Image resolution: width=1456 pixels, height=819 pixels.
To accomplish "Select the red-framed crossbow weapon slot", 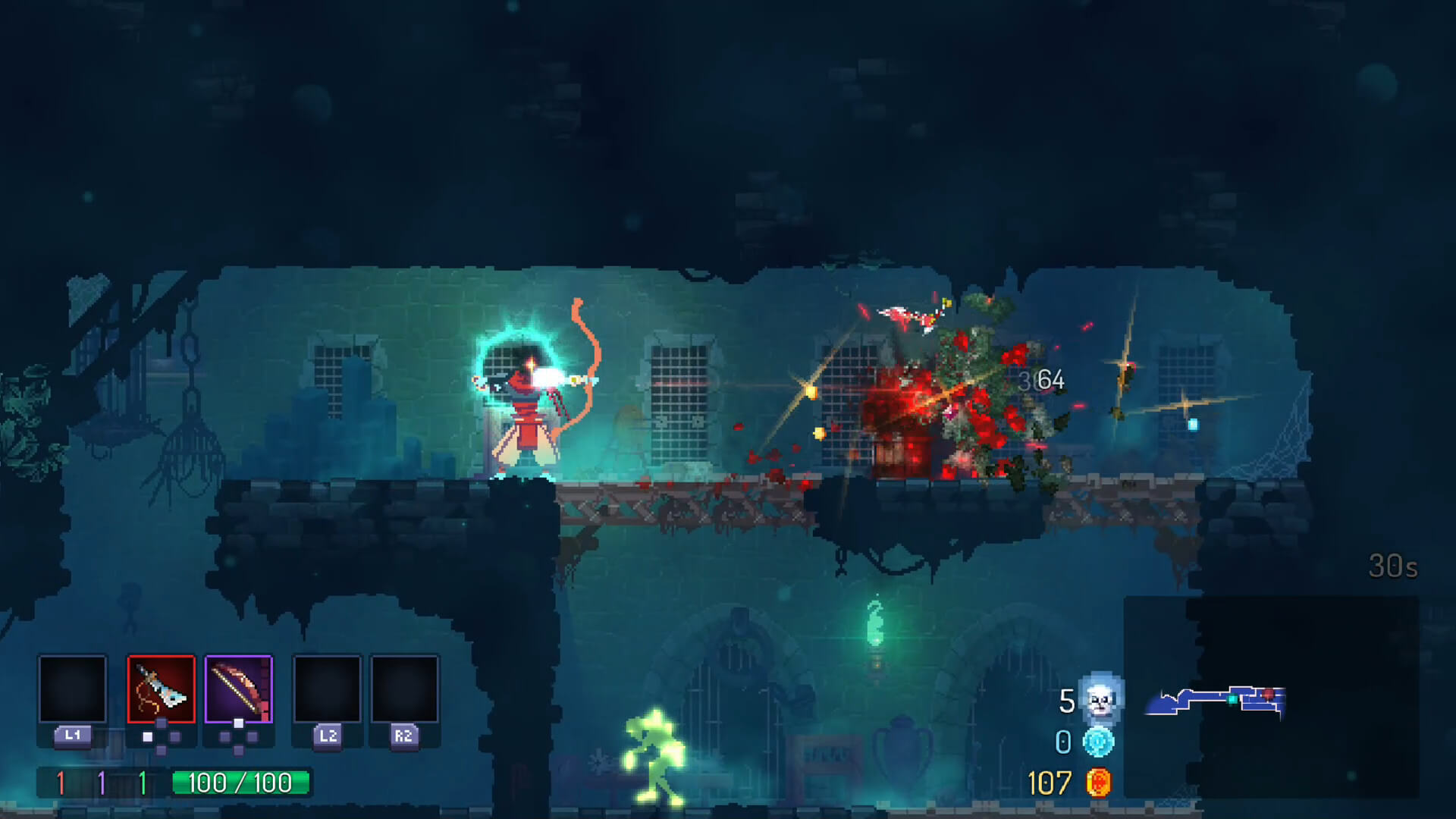I will point(161,689).
